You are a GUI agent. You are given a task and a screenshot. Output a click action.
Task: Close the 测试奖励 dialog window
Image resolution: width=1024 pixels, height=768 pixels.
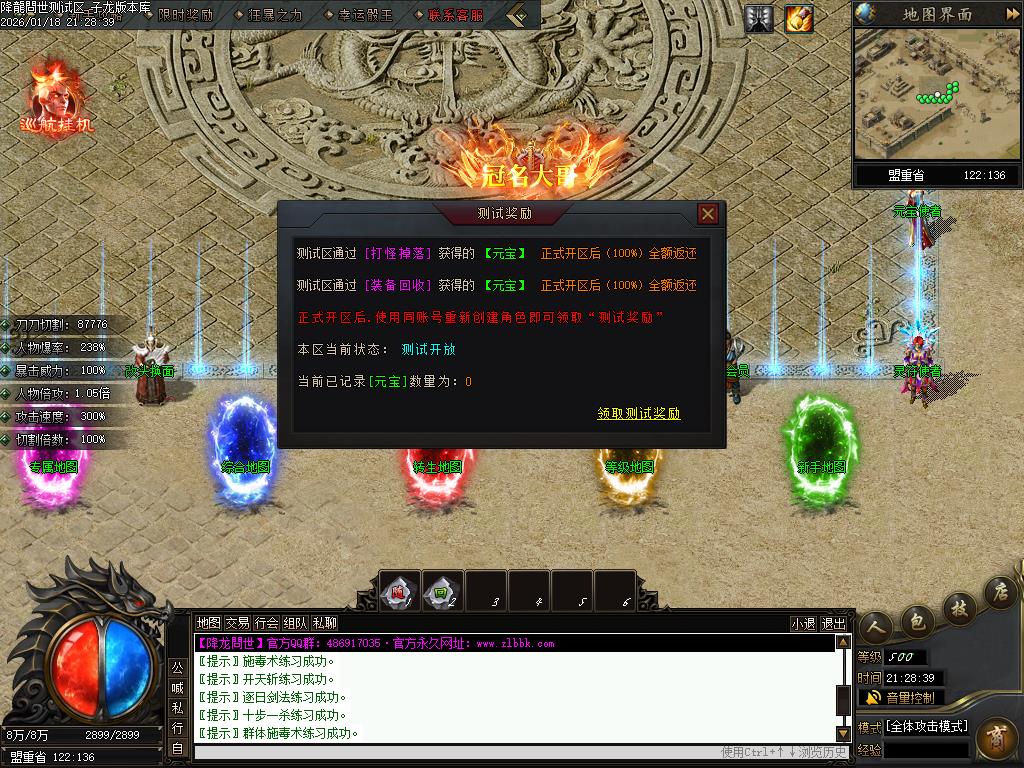pyautogui.click(x=708, y=214)
